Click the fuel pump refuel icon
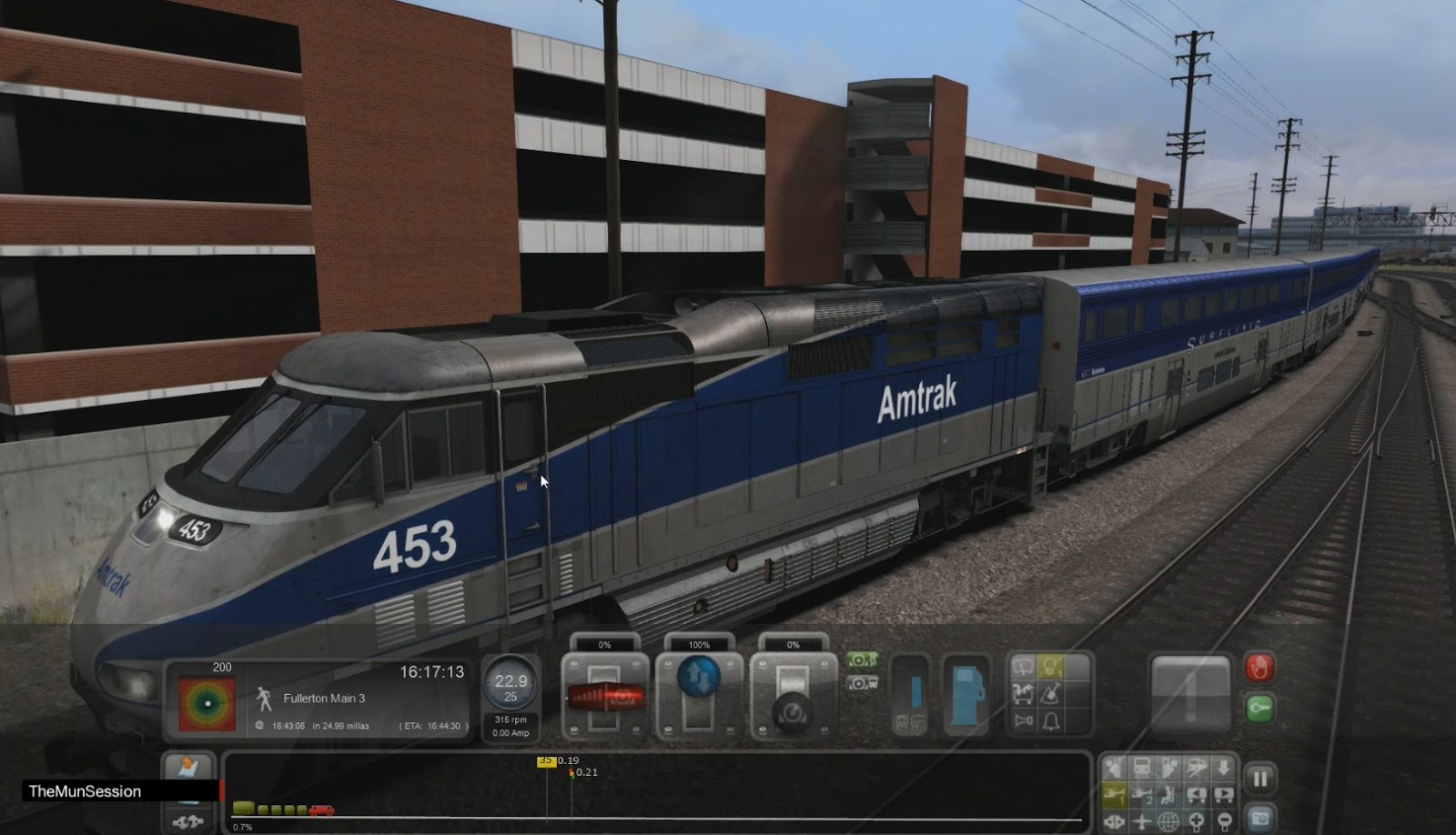The height and width of the screenshot is (835, 1456). coord(965,695)
